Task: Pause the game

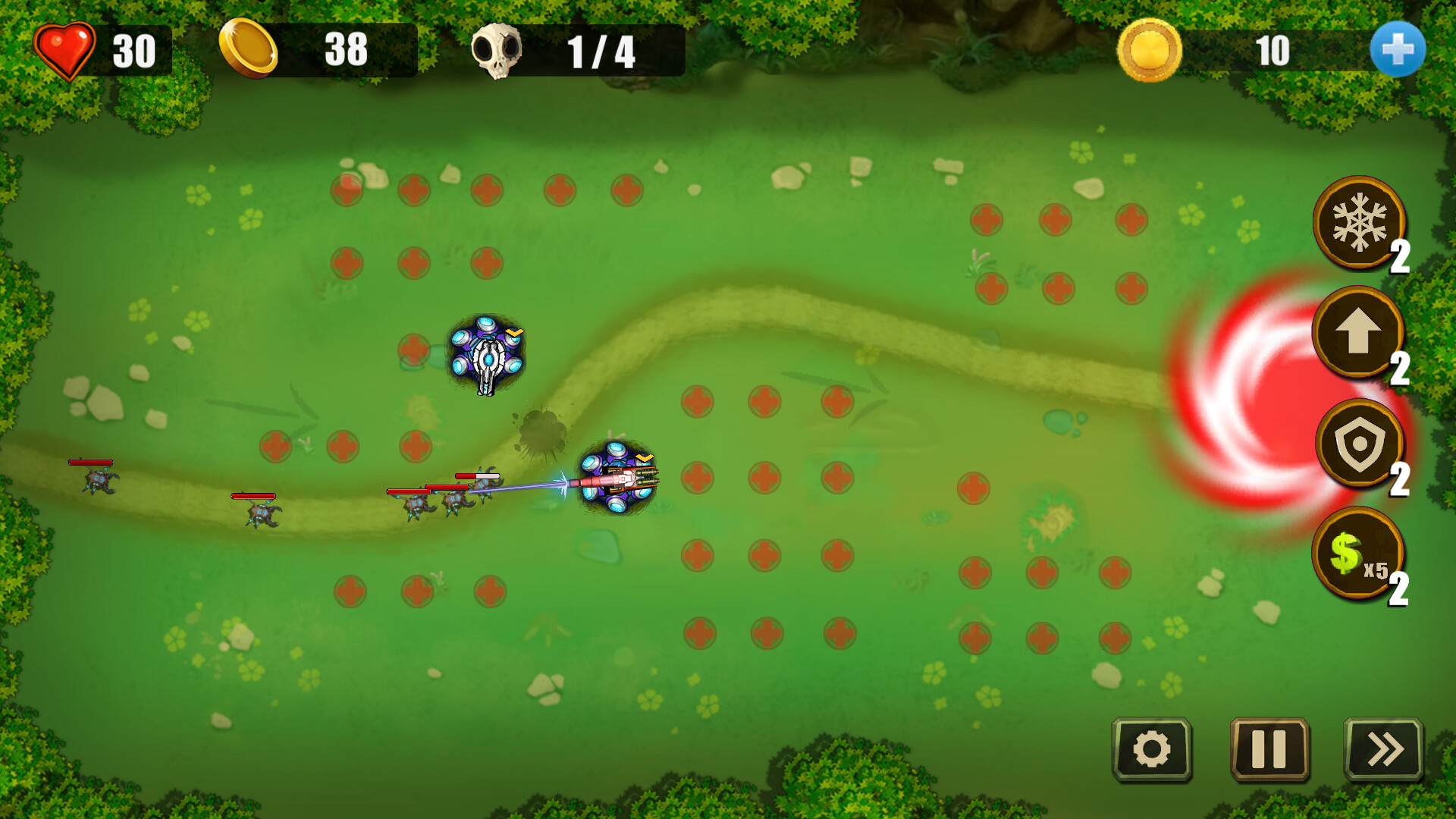Action: [x=1269, y=749]
